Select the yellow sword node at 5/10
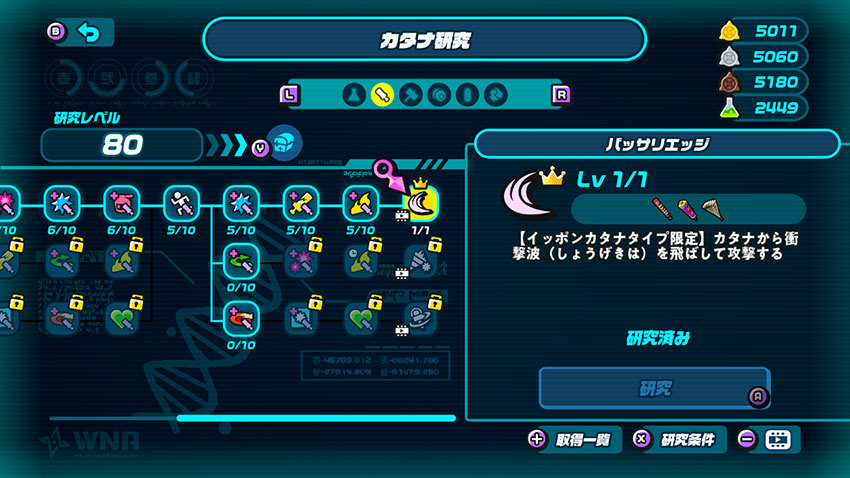 [301, 203]
